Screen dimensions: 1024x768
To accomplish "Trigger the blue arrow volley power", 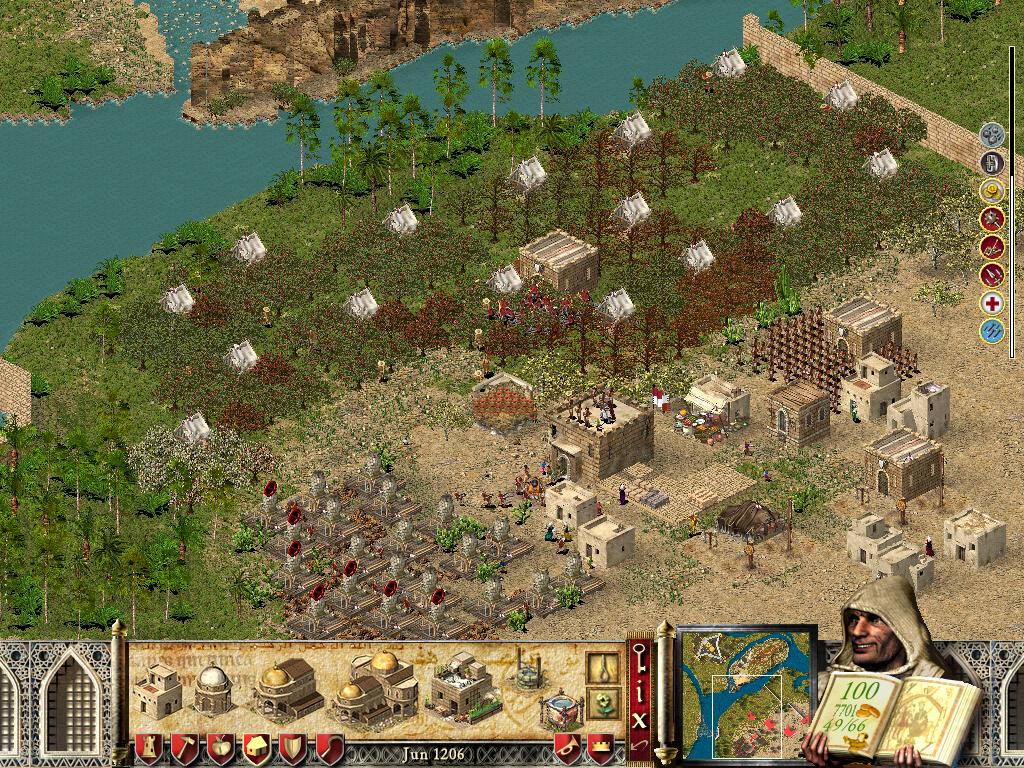I will pyautogui.click(x=991, y=331).
